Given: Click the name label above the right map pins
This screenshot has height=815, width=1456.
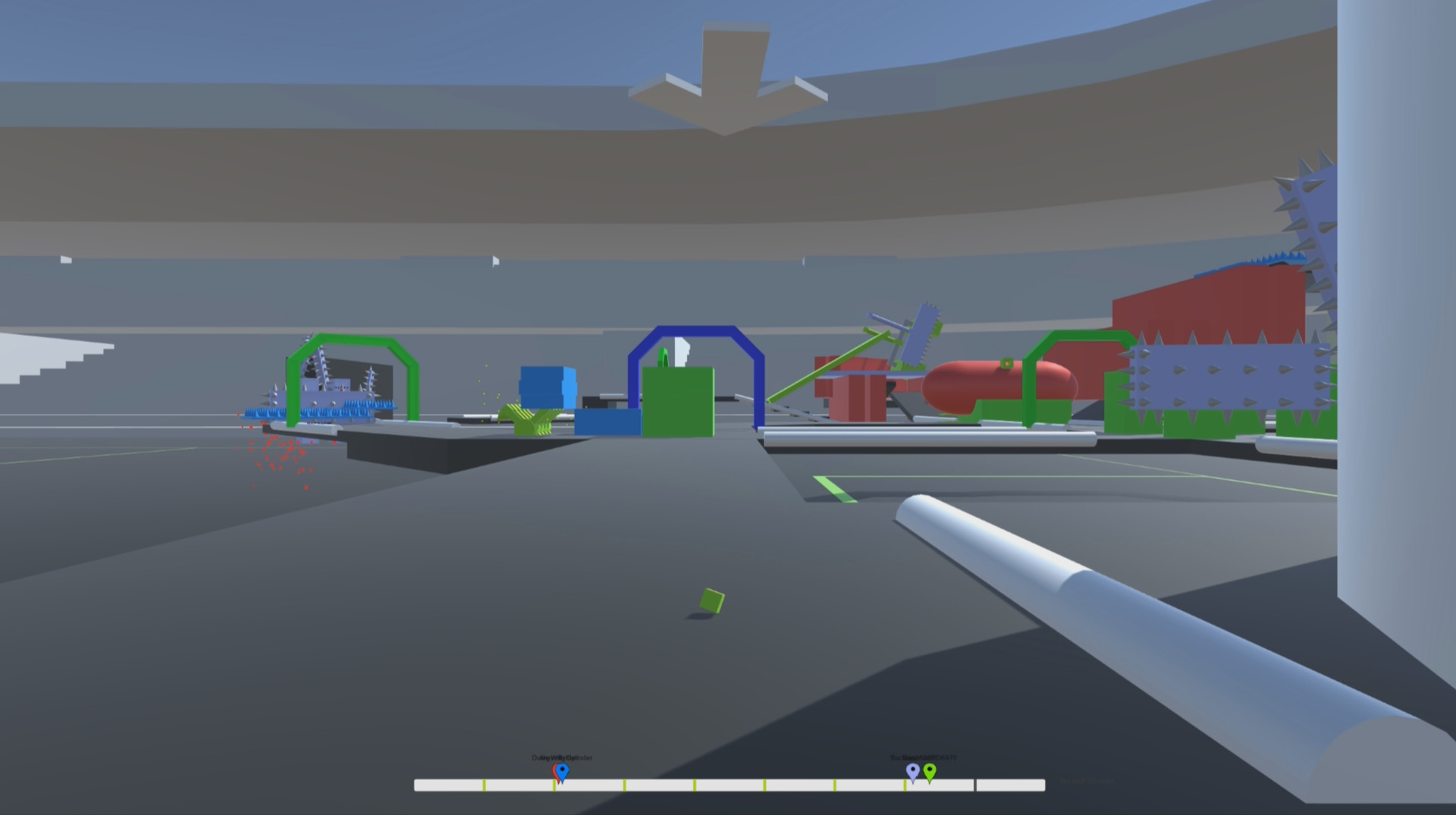Looking at the screenshot, I should point(924,757).
